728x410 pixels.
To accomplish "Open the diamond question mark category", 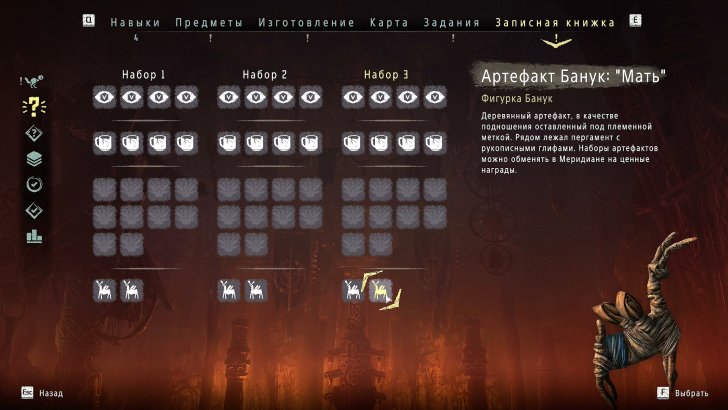I will (34, 133).
